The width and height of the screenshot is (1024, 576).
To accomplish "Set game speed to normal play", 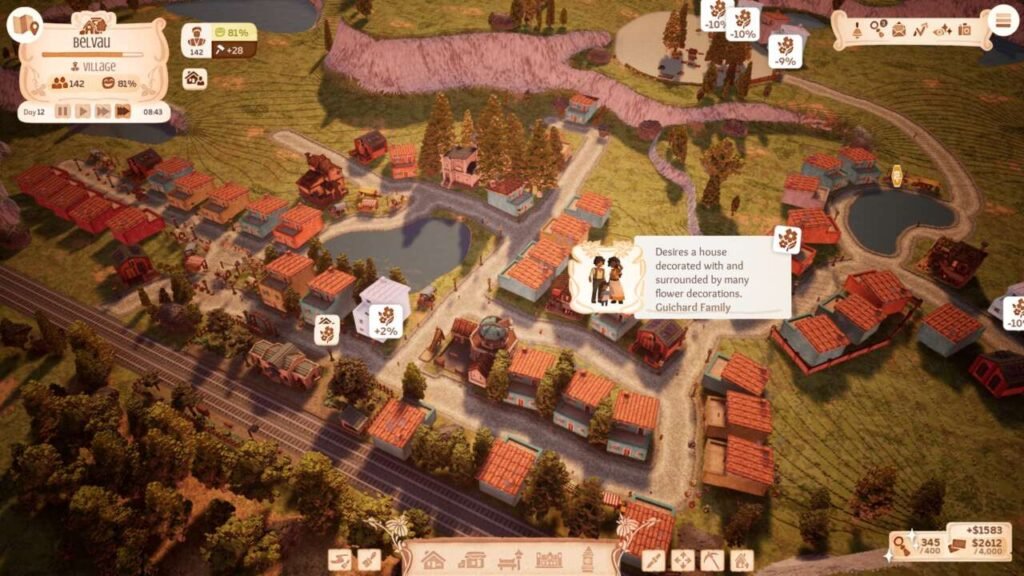I will tap(83, 111).
